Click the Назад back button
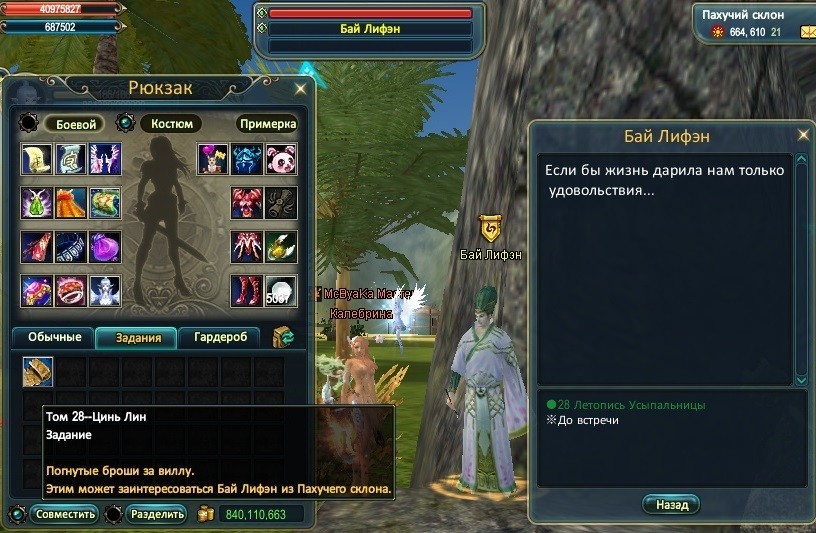Image resolution: width=816 pixels, height=533 pixels. [672, 505]
